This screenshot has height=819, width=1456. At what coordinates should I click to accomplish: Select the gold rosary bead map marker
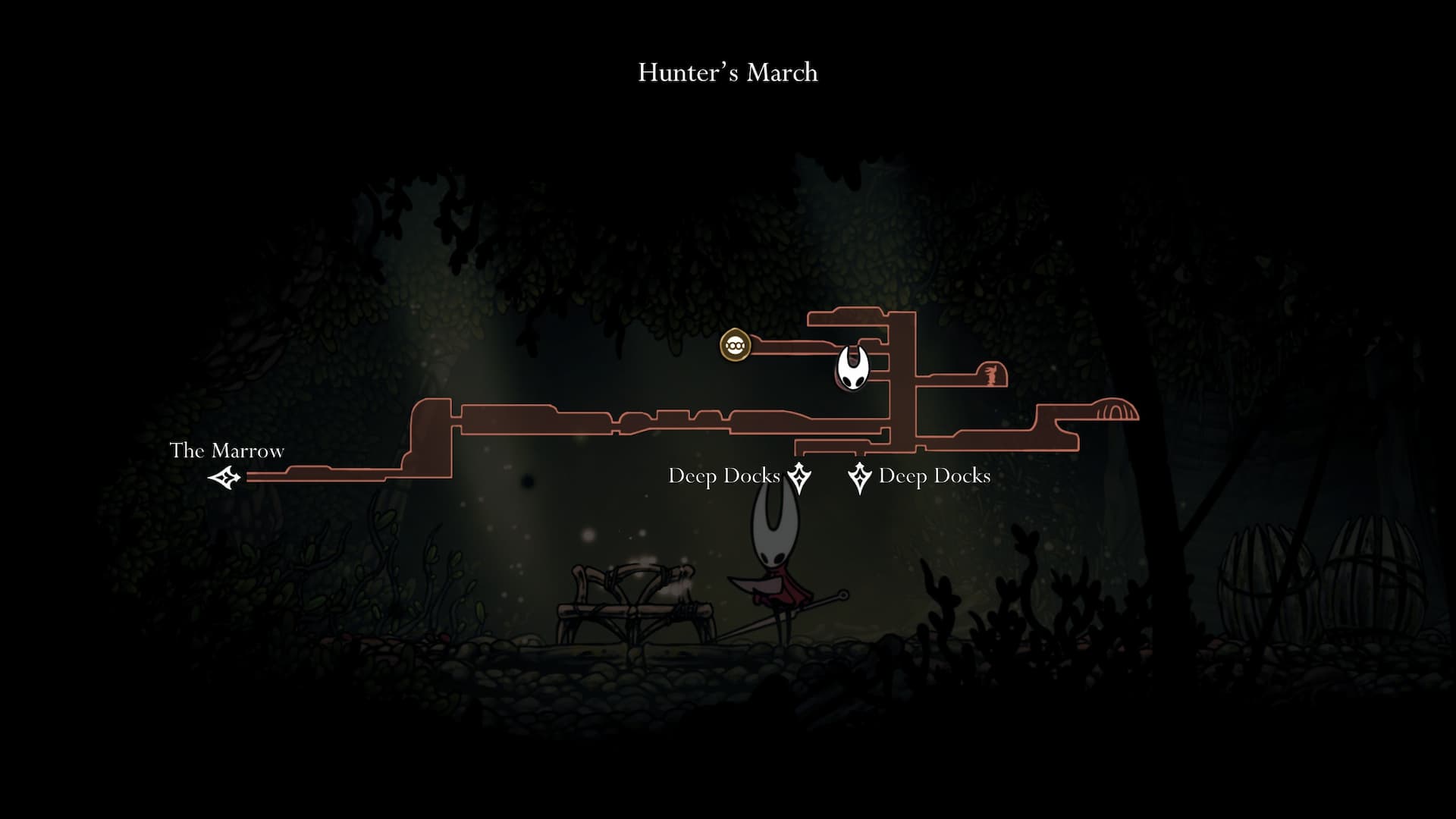click(734, 346)
